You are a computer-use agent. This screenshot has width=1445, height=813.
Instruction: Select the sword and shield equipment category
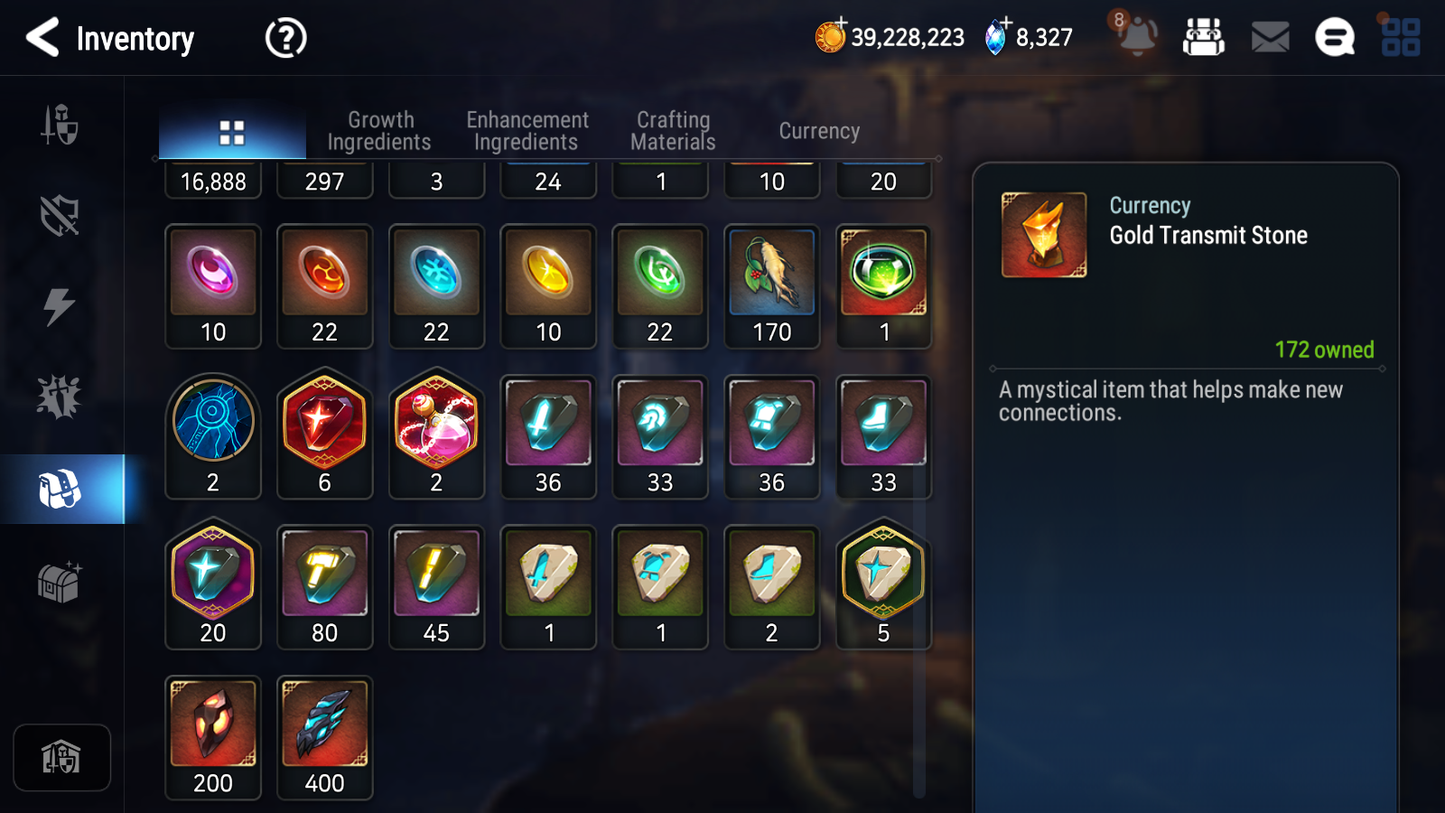pos(60,126)
